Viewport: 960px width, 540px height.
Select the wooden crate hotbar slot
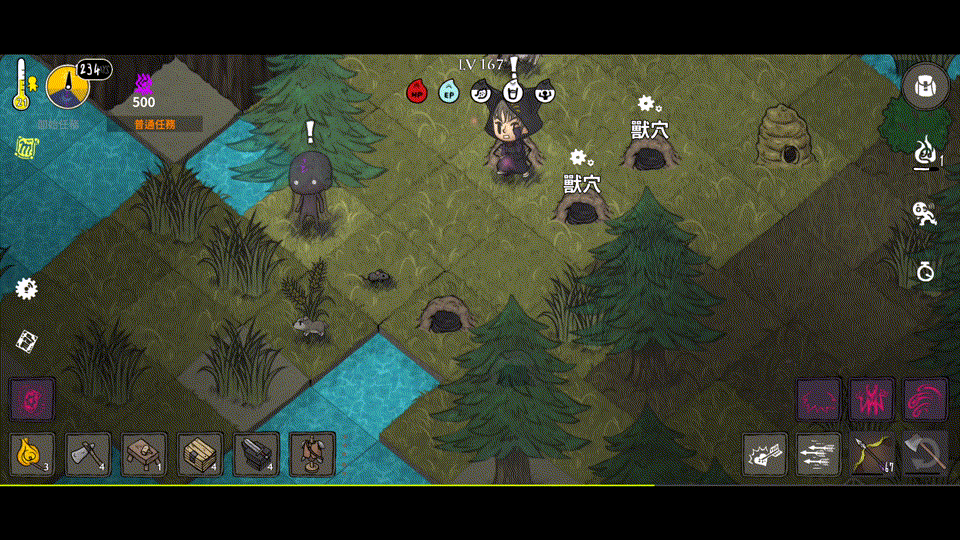pos(200,454)
